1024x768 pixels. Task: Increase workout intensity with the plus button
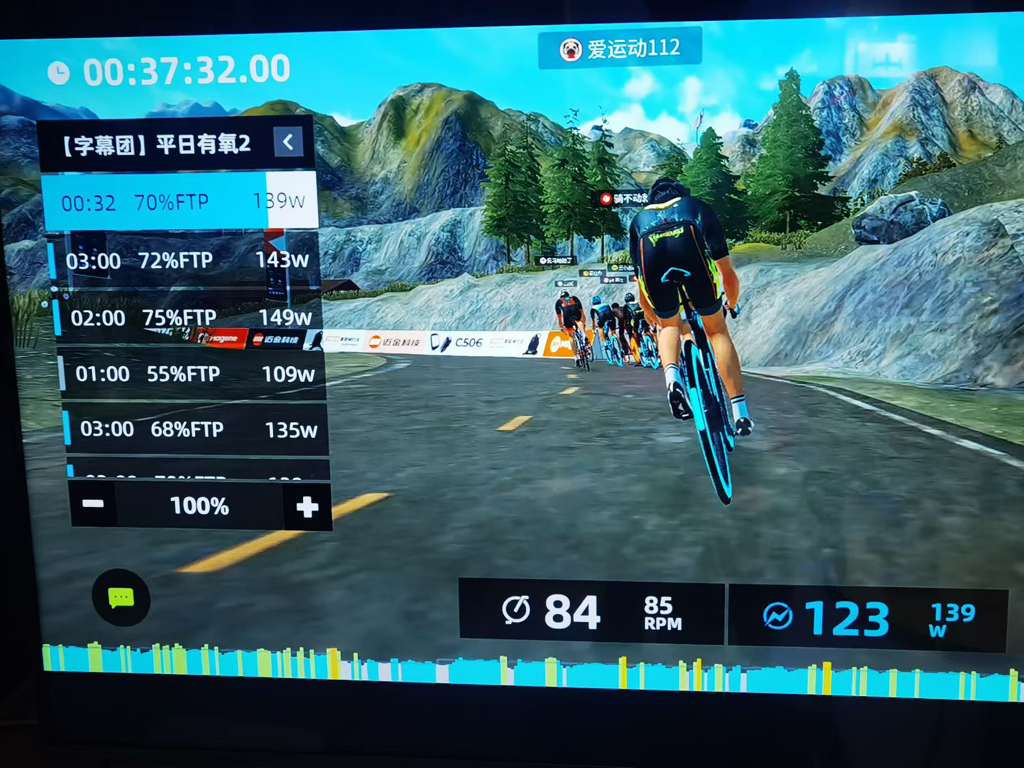coord(307,507)
